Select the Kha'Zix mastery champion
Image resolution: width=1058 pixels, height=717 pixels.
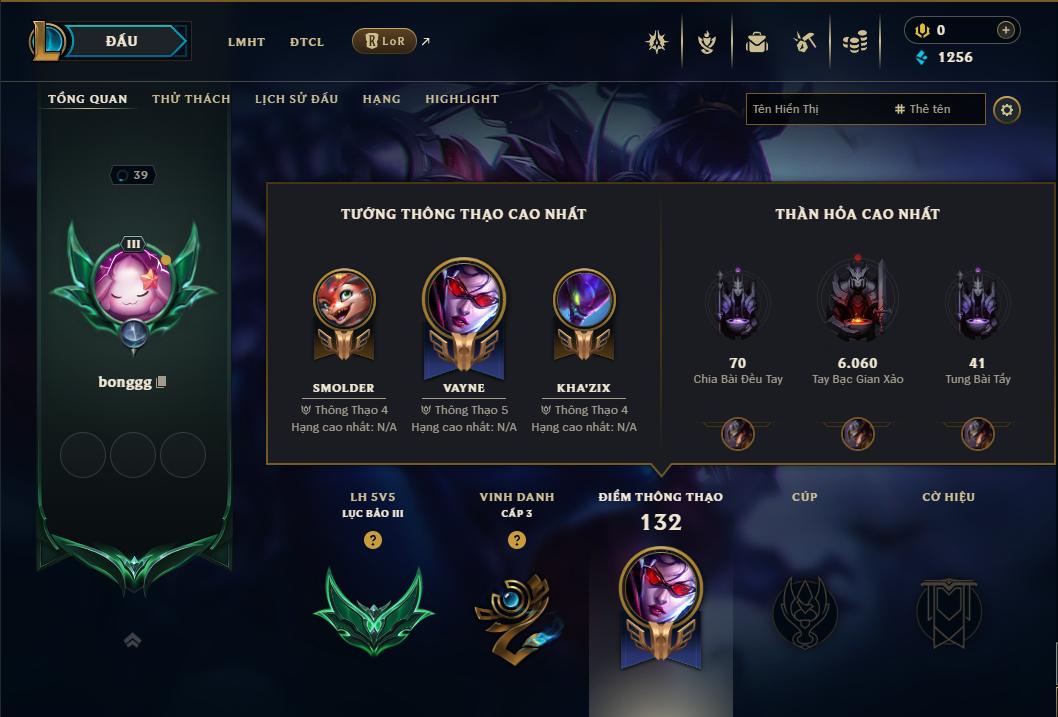pos(584,300)
